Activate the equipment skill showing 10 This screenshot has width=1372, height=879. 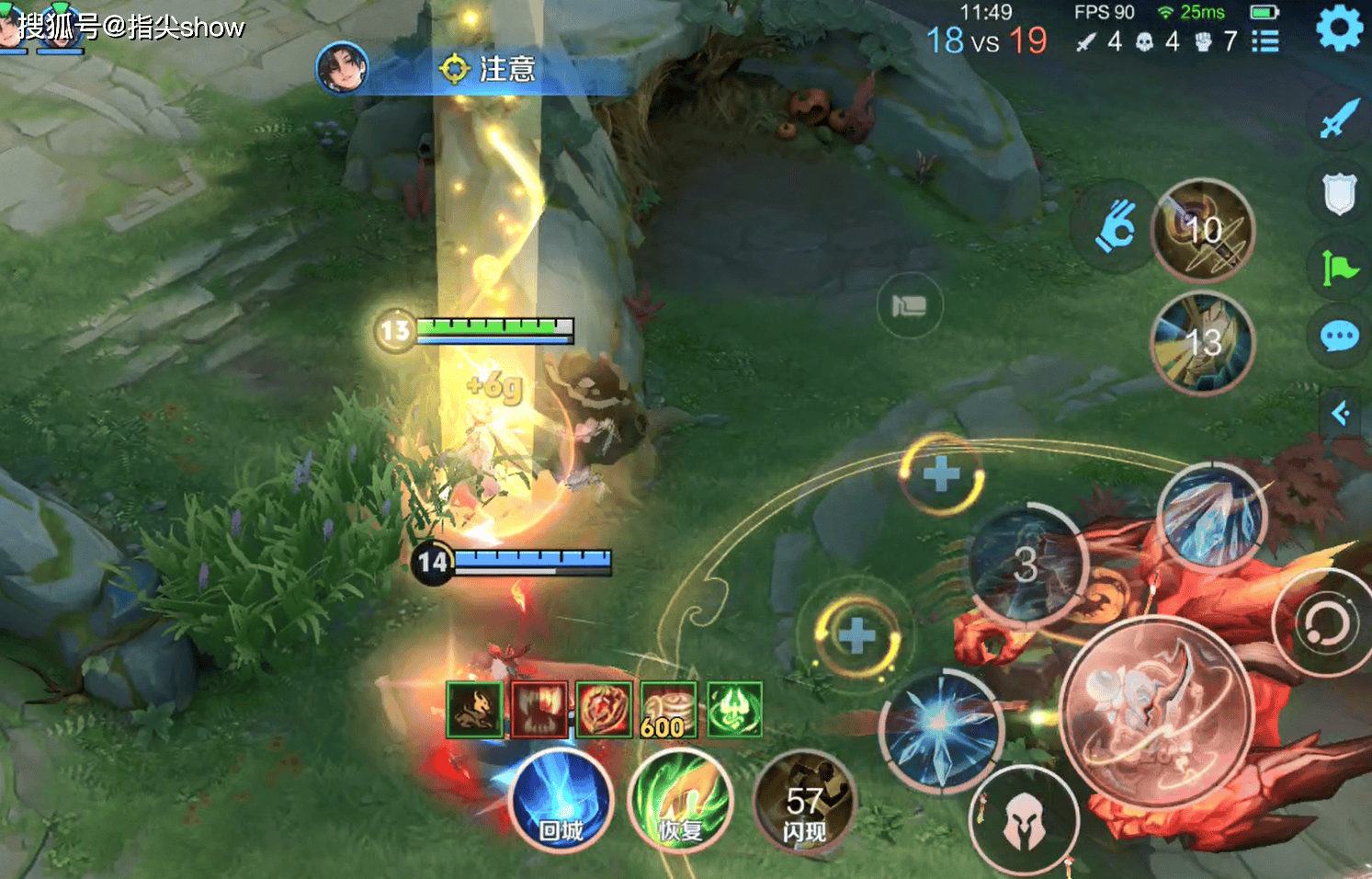coord(1203,230)
